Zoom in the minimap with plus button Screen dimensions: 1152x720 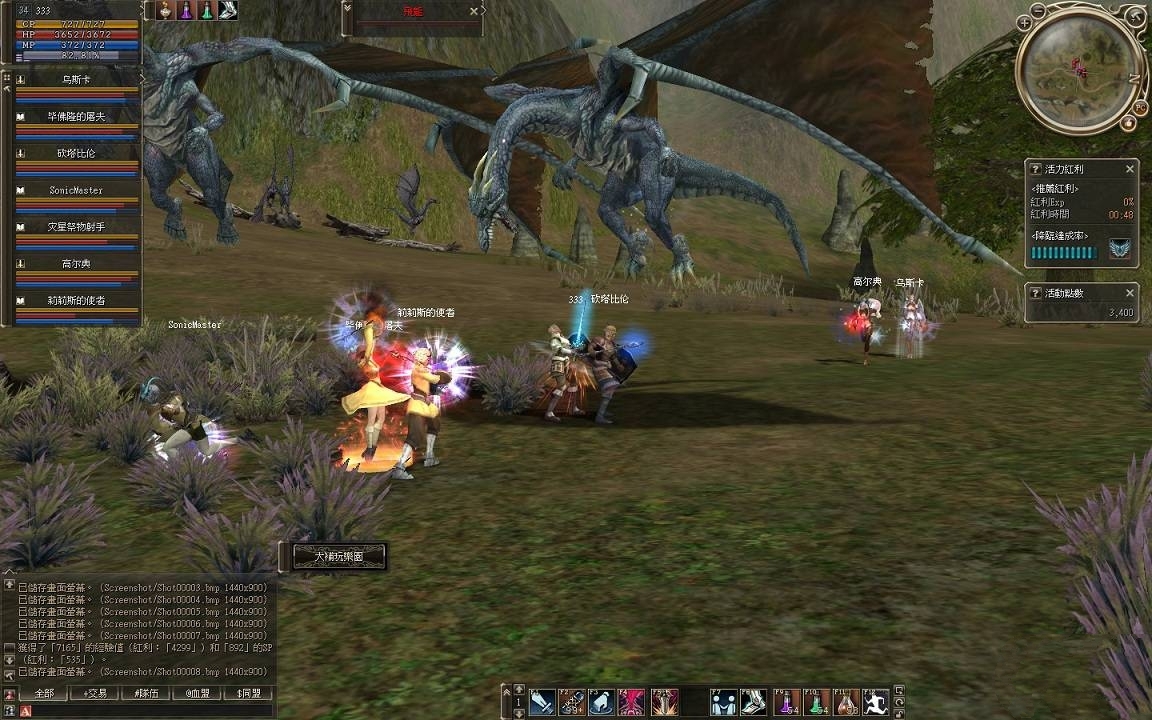point(1023,22)
